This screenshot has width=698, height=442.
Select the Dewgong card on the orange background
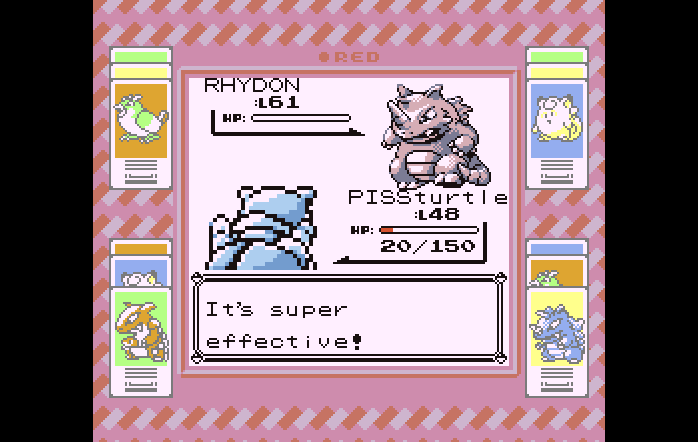click(140, 120)
